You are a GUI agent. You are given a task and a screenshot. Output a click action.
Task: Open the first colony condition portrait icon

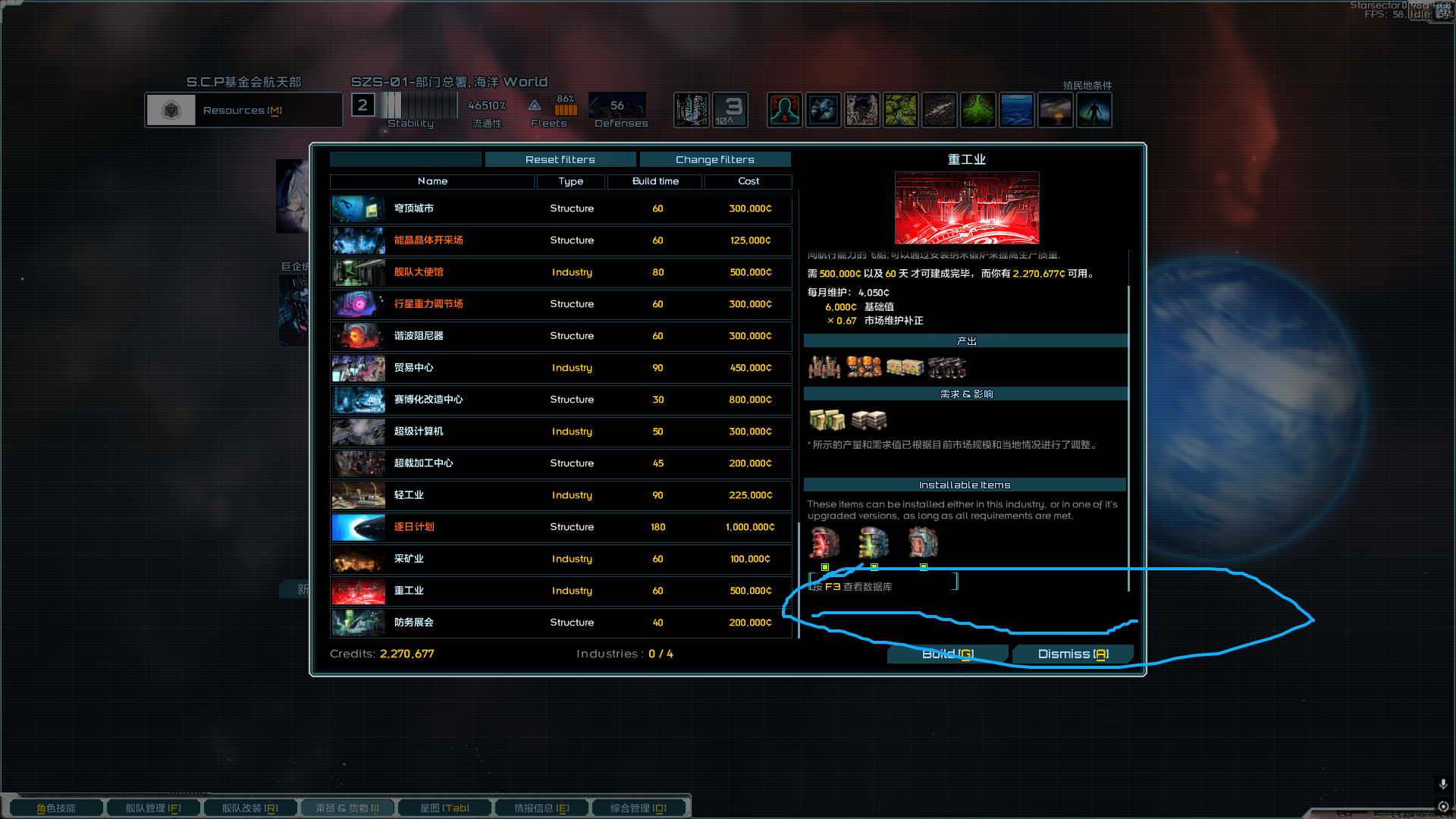(784, 110)
